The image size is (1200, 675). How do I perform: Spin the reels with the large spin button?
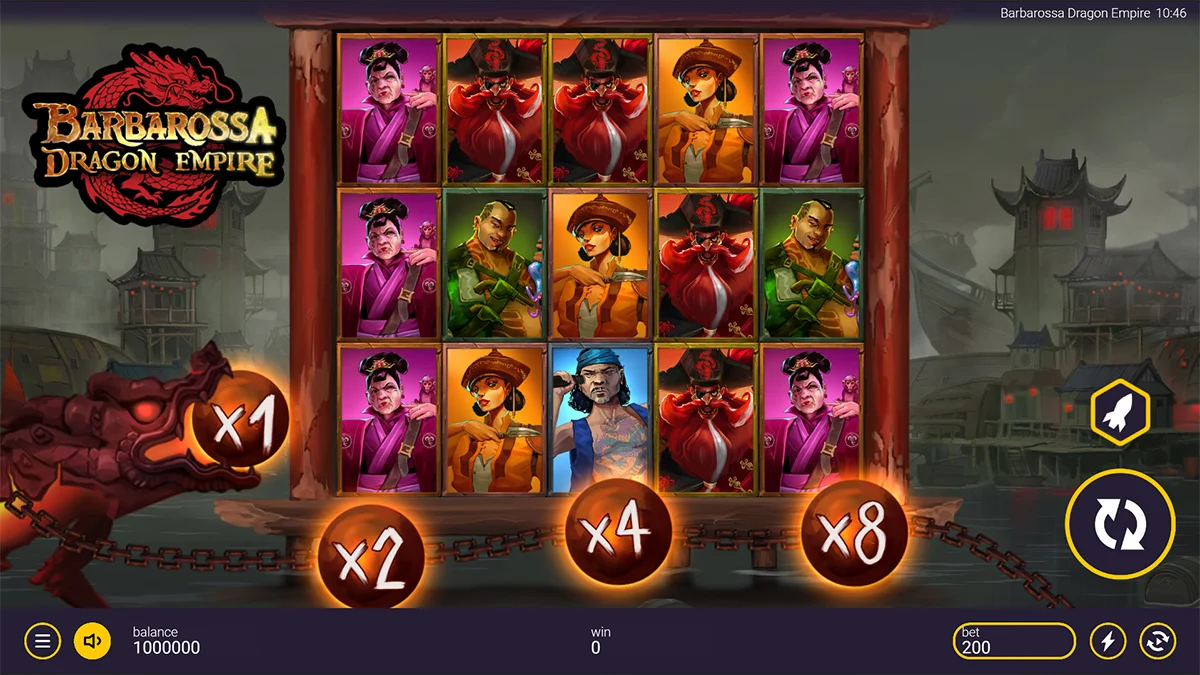[x=1119, y=524]
